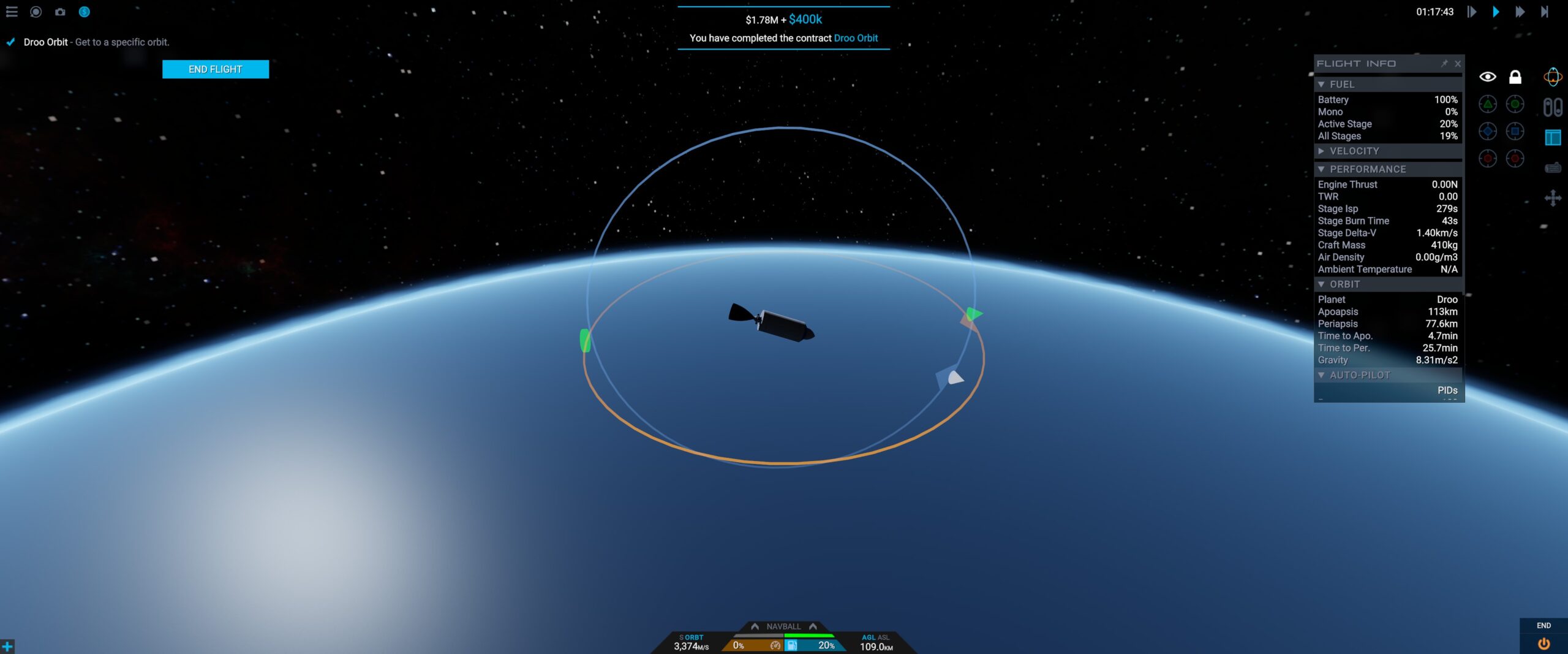
Task: Open the hamburger main menu
Action: click(x=12, y=12)
